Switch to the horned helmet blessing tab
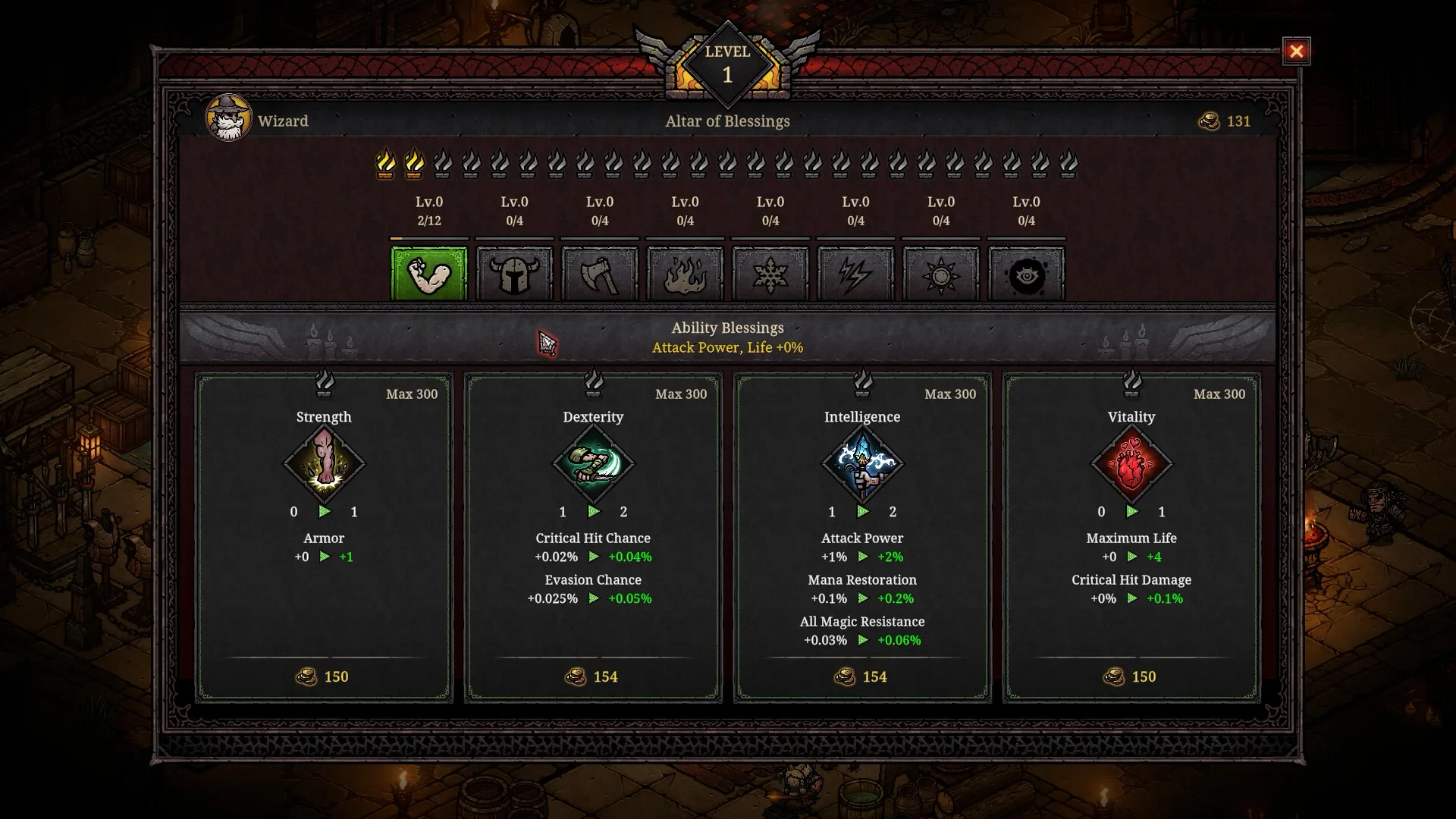This screenshot has width=1456, height=819. (514, 275)
